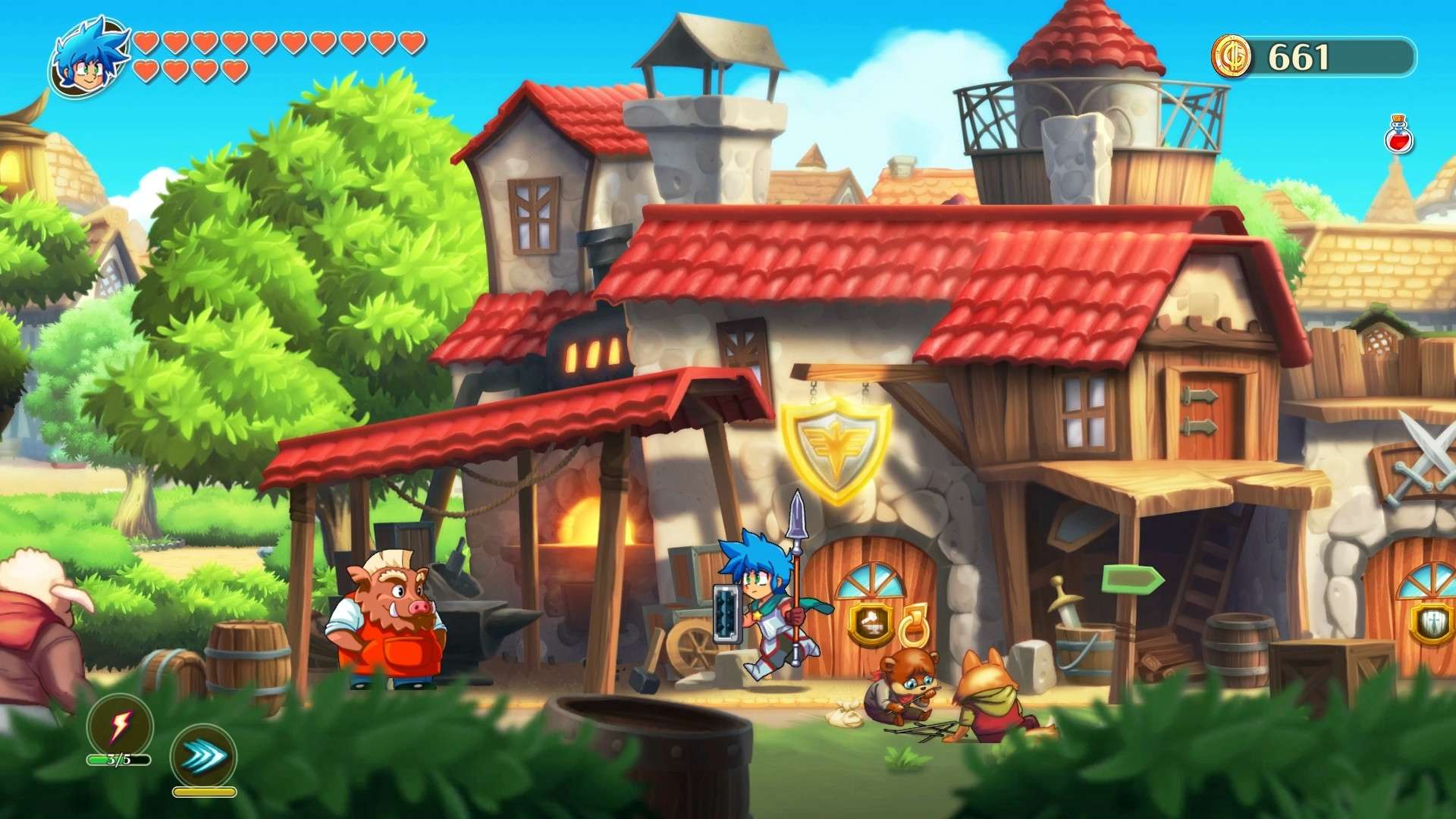Viewport: 1456px width, 819px height.
Task: Click the first heart in the health row
Action: (x=146, y=42)
